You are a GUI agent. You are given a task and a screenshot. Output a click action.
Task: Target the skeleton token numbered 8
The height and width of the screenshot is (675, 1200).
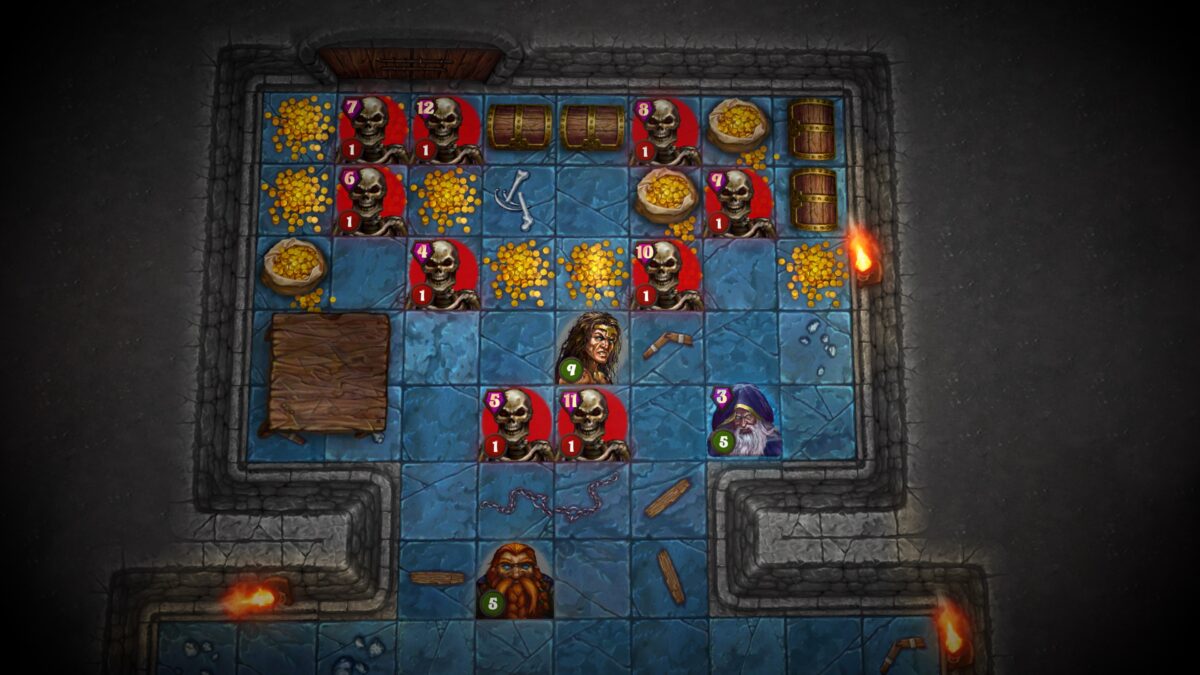[666, 130]
